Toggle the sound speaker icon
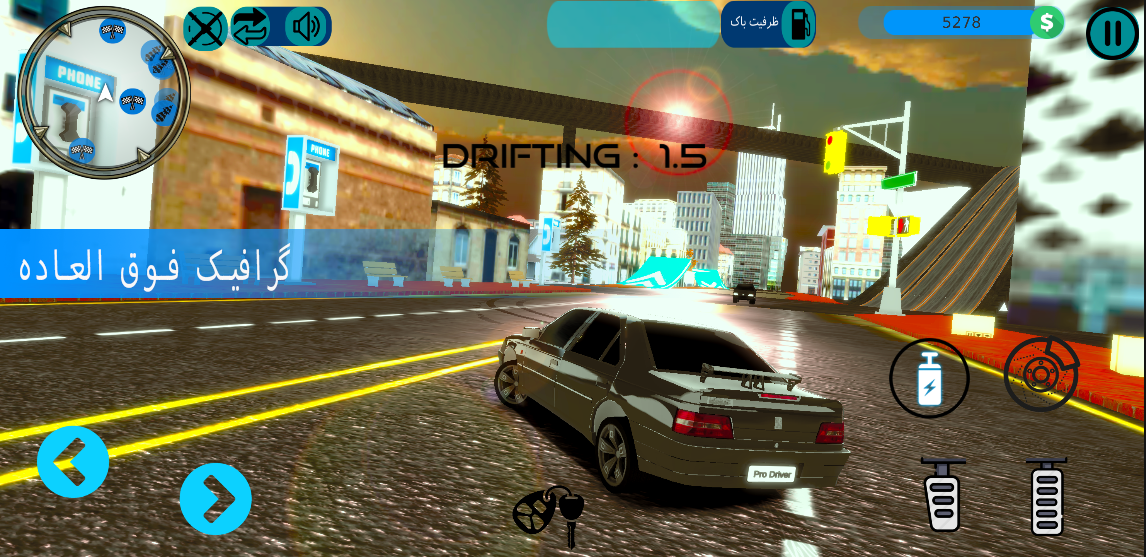 [x=305, y=27]
